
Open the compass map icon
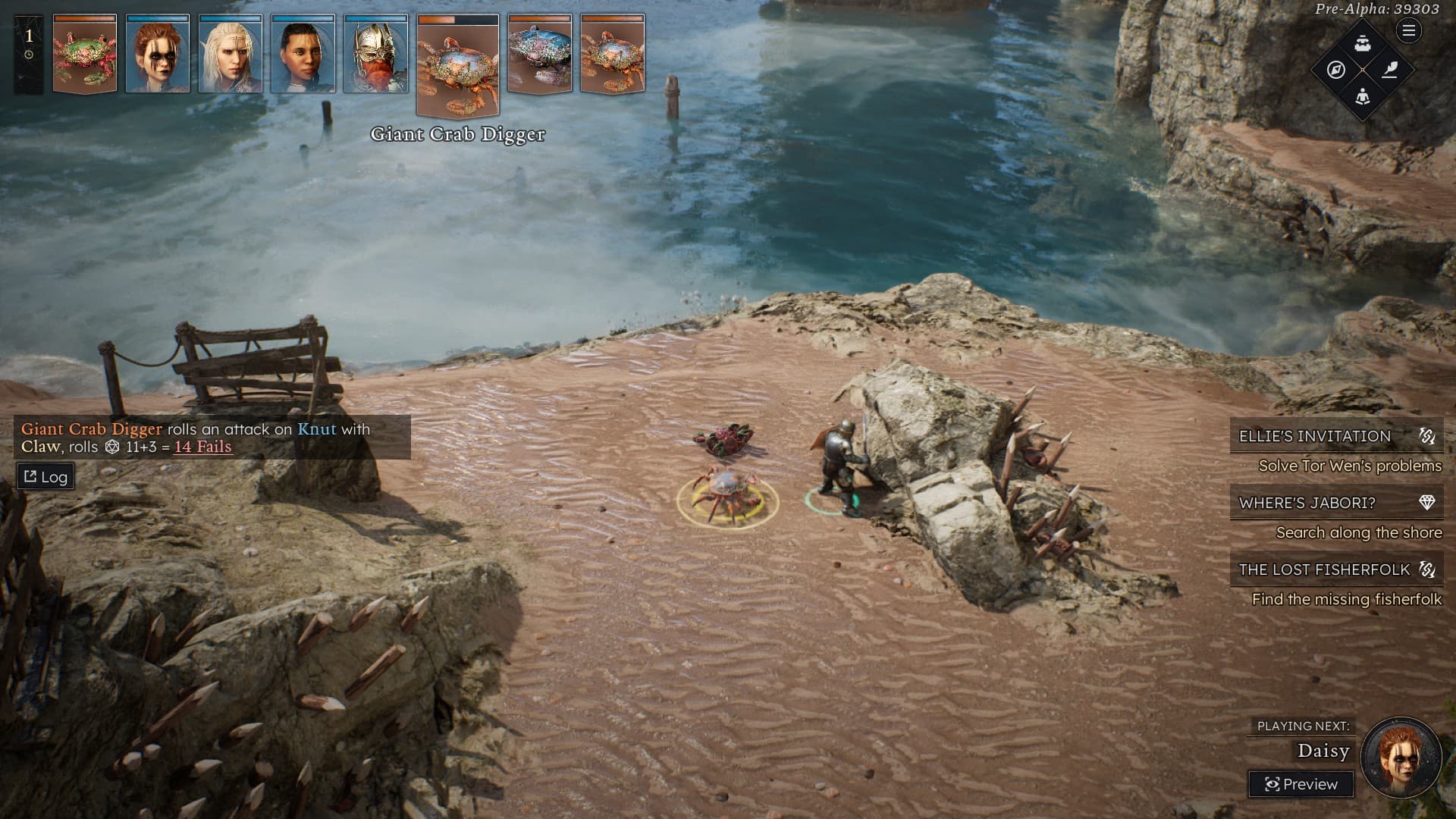(1336, 70)
